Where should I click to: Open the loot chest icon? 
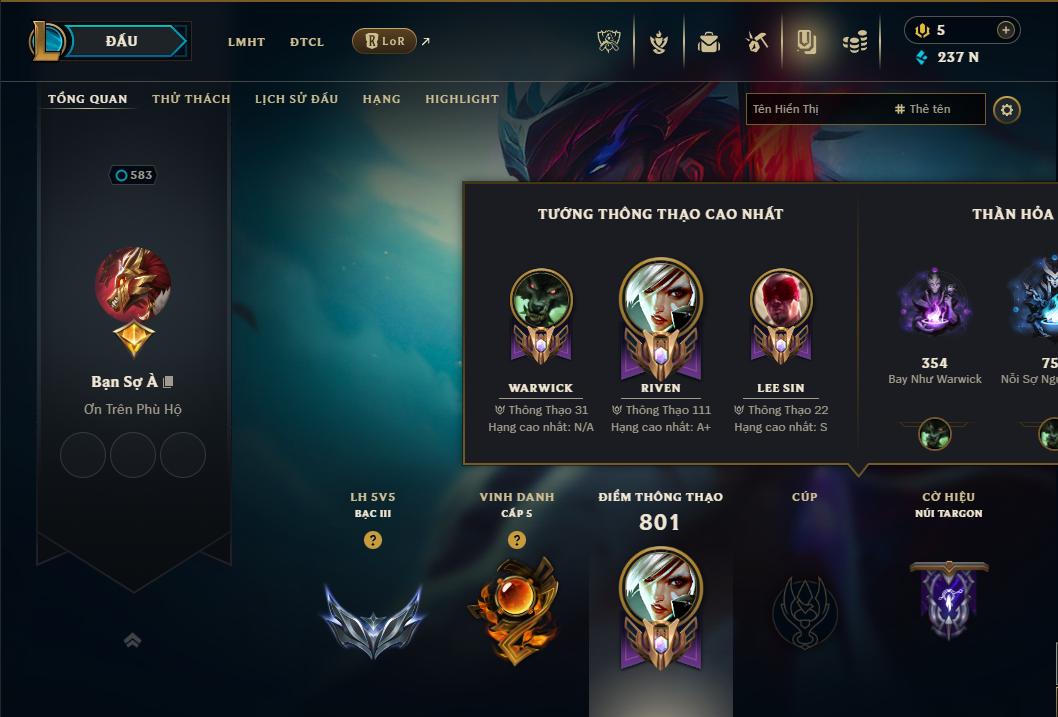(x=709, y=42)
